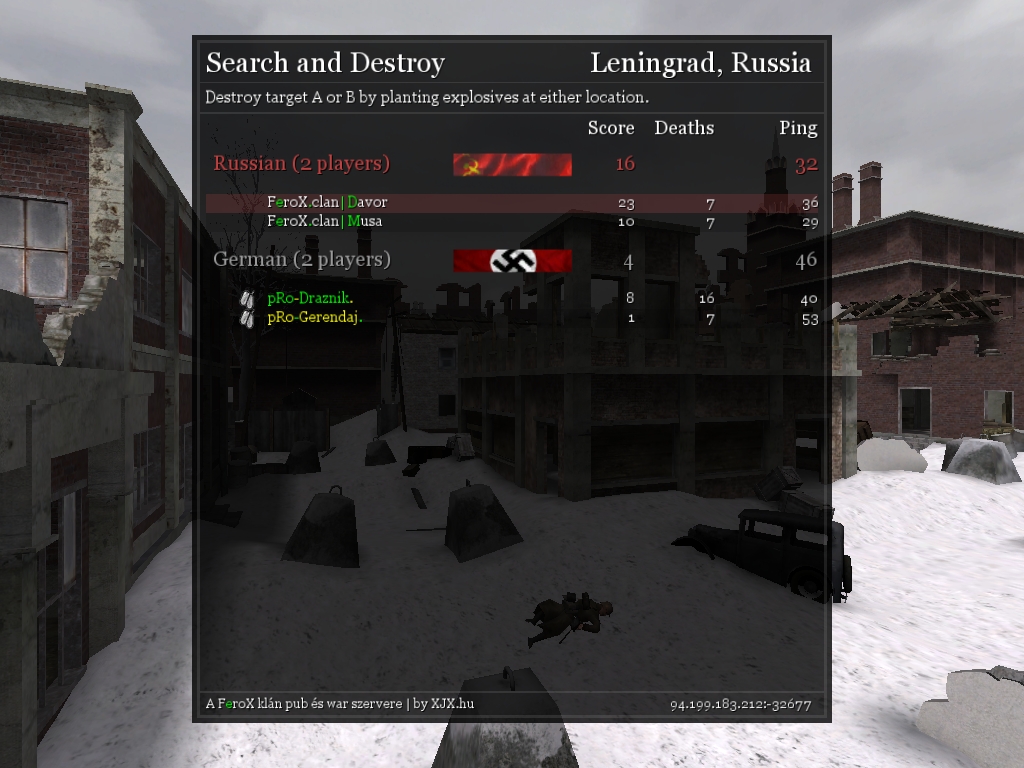Image resolution: width=1024 pixels, height=768 pixels.
Task: Select the German team header
Action: tap(301, 260)
